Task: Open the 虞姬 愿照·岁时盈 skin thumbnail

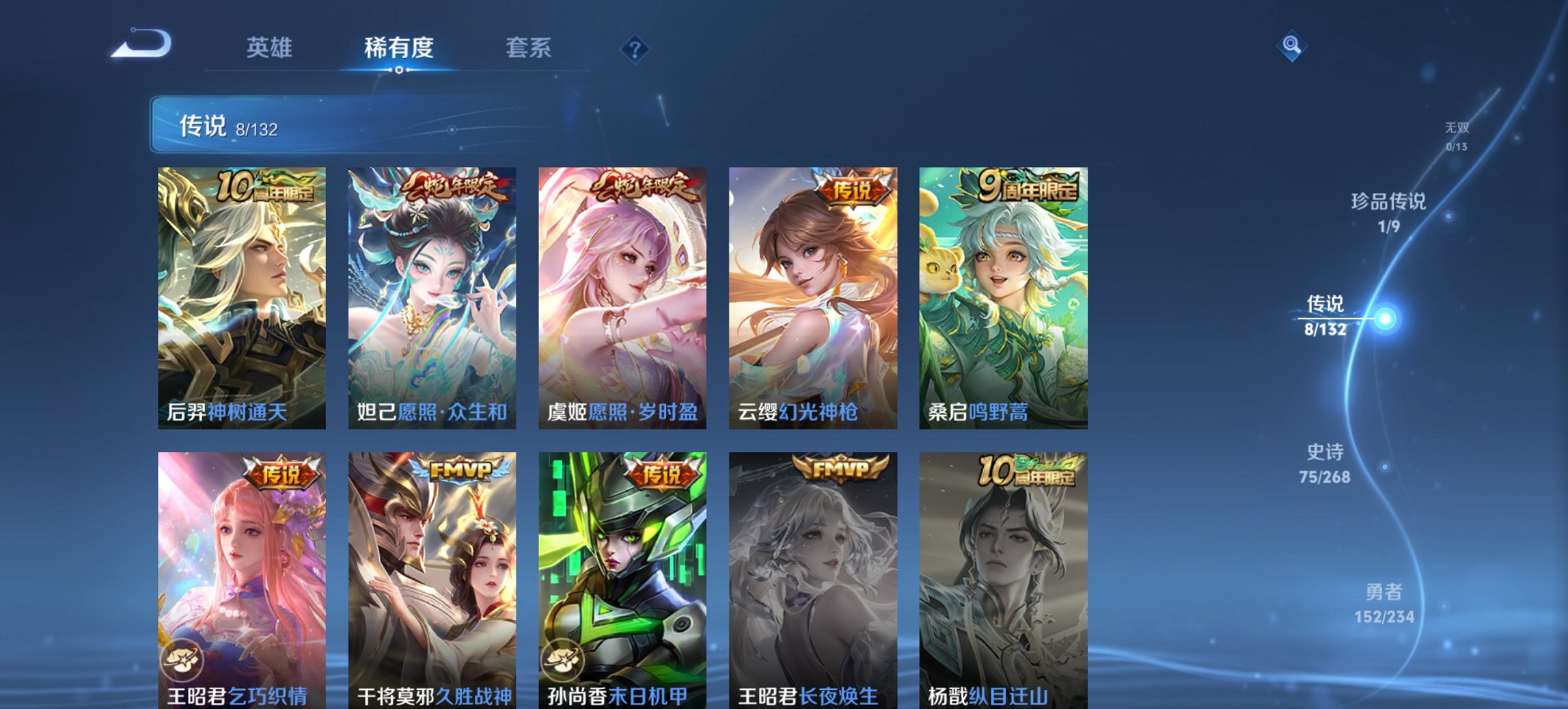Action: (622, 294)
